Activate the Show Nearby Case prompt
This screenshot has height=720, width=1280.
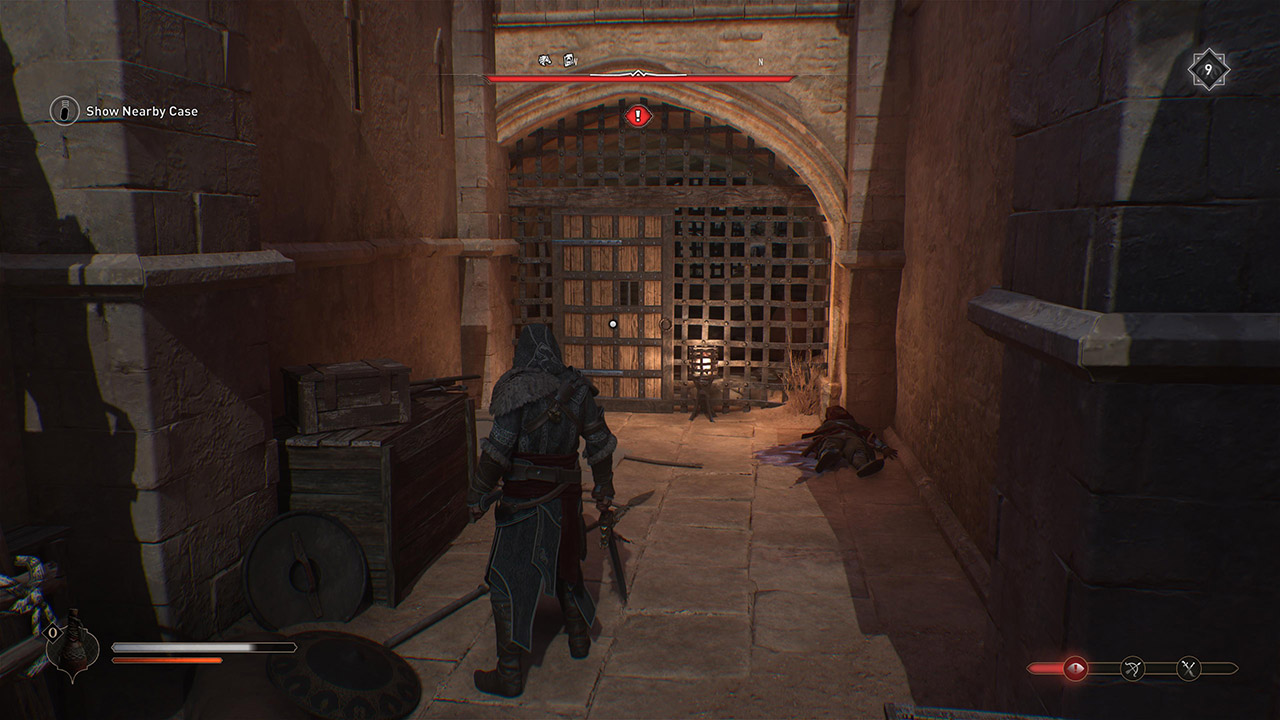[143, 111]
